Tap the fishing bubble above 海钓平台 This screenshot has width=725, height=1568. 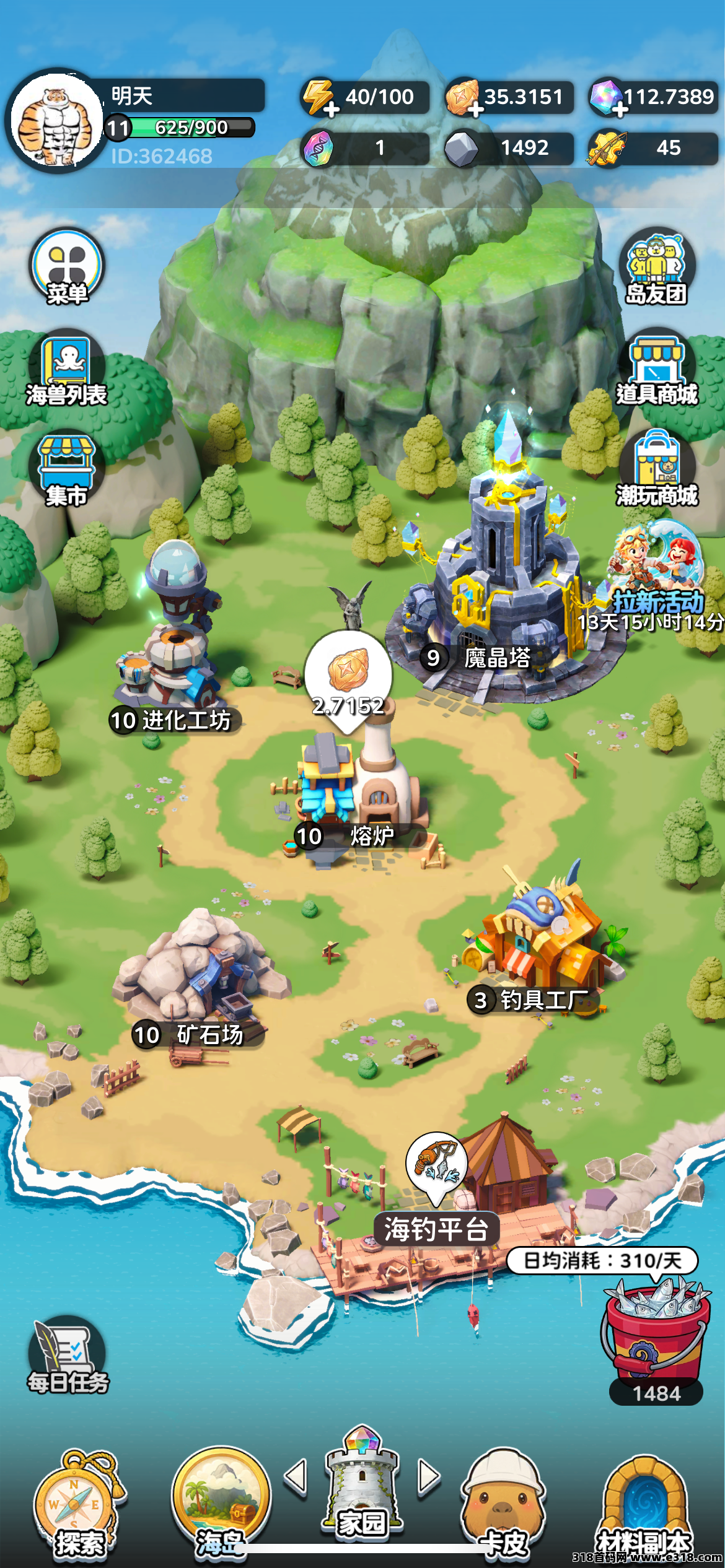[437, 1163]
